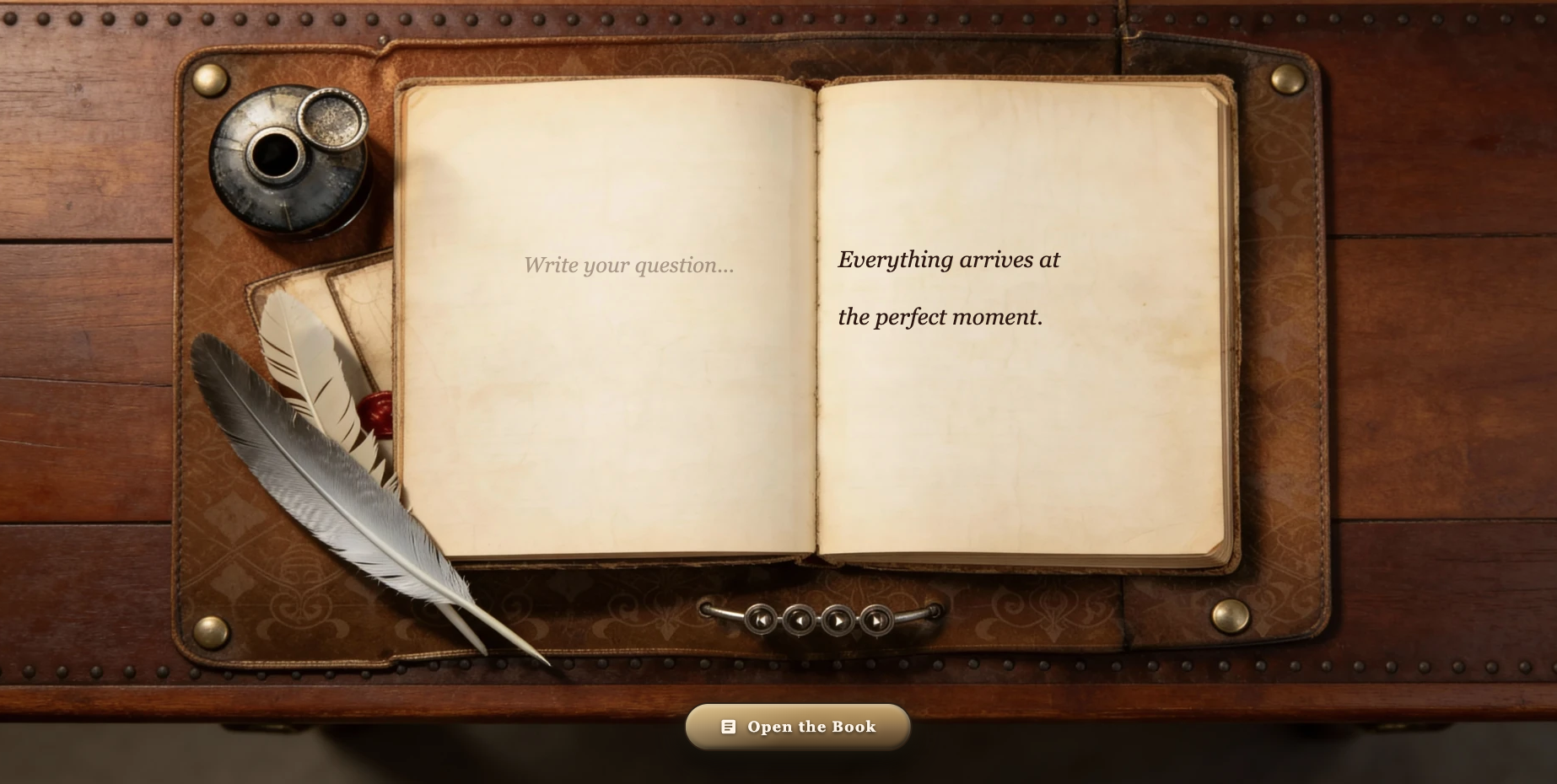
Task: Go back one page with the left arrow
Action: point(799,620)
